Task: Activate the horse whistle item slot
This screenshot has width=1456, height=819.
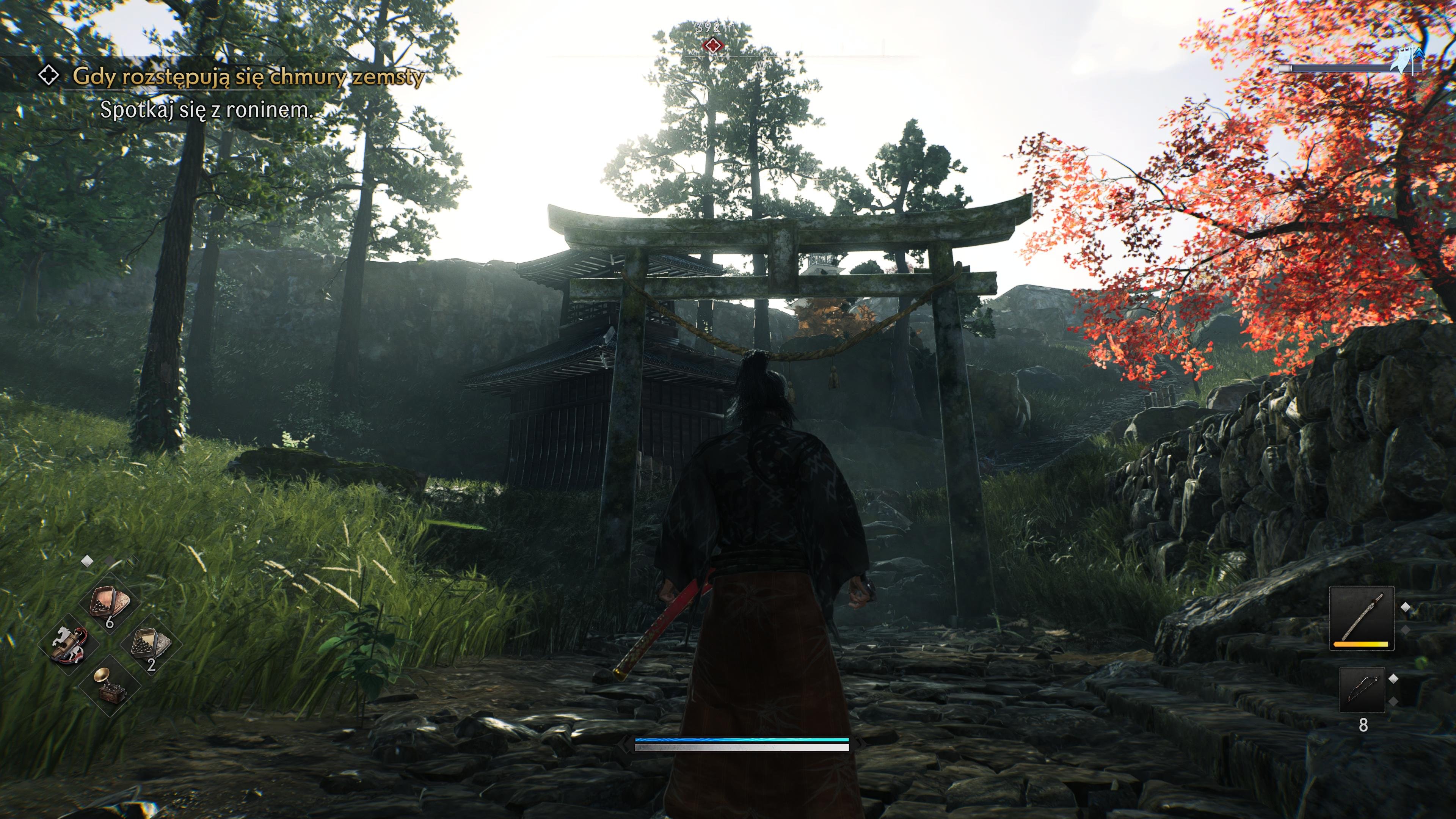Action: 68,644
